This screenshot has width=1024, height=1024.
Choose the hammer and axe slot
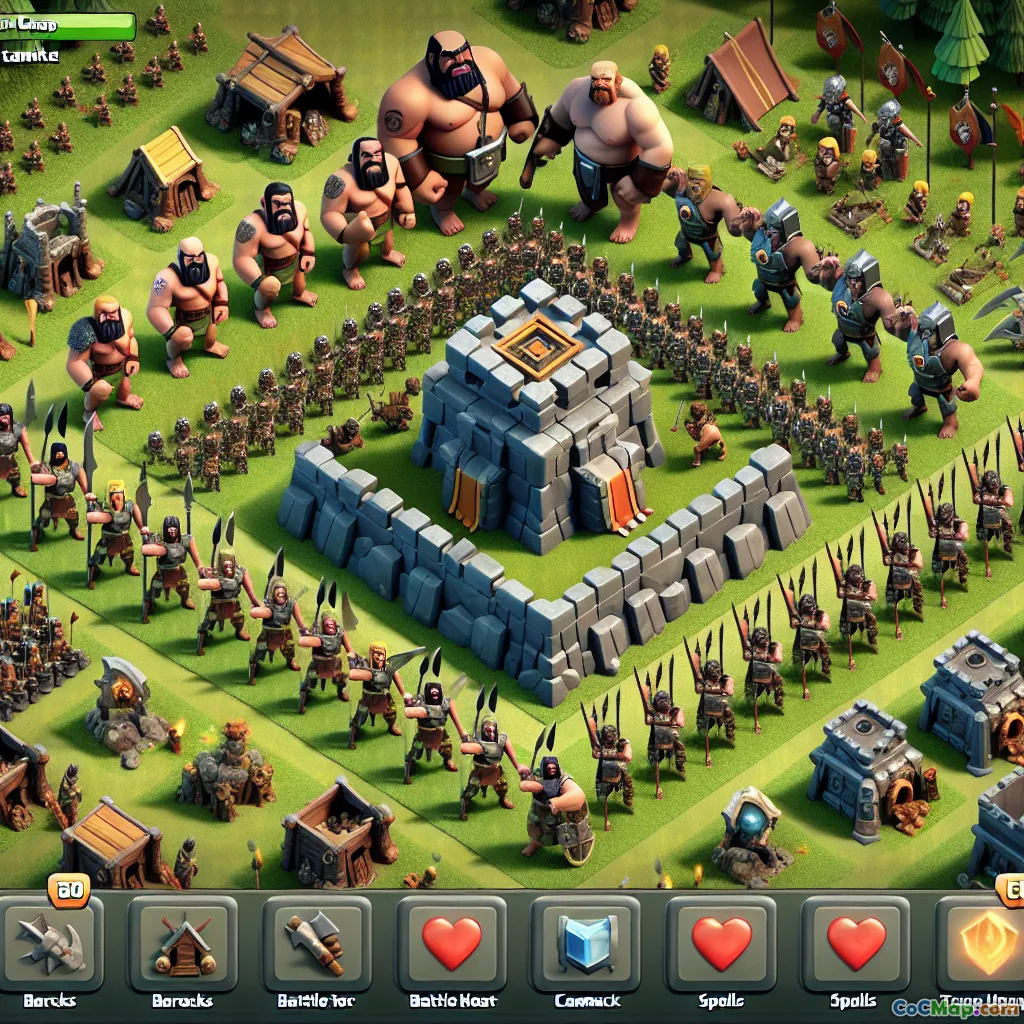click(316, 944)
